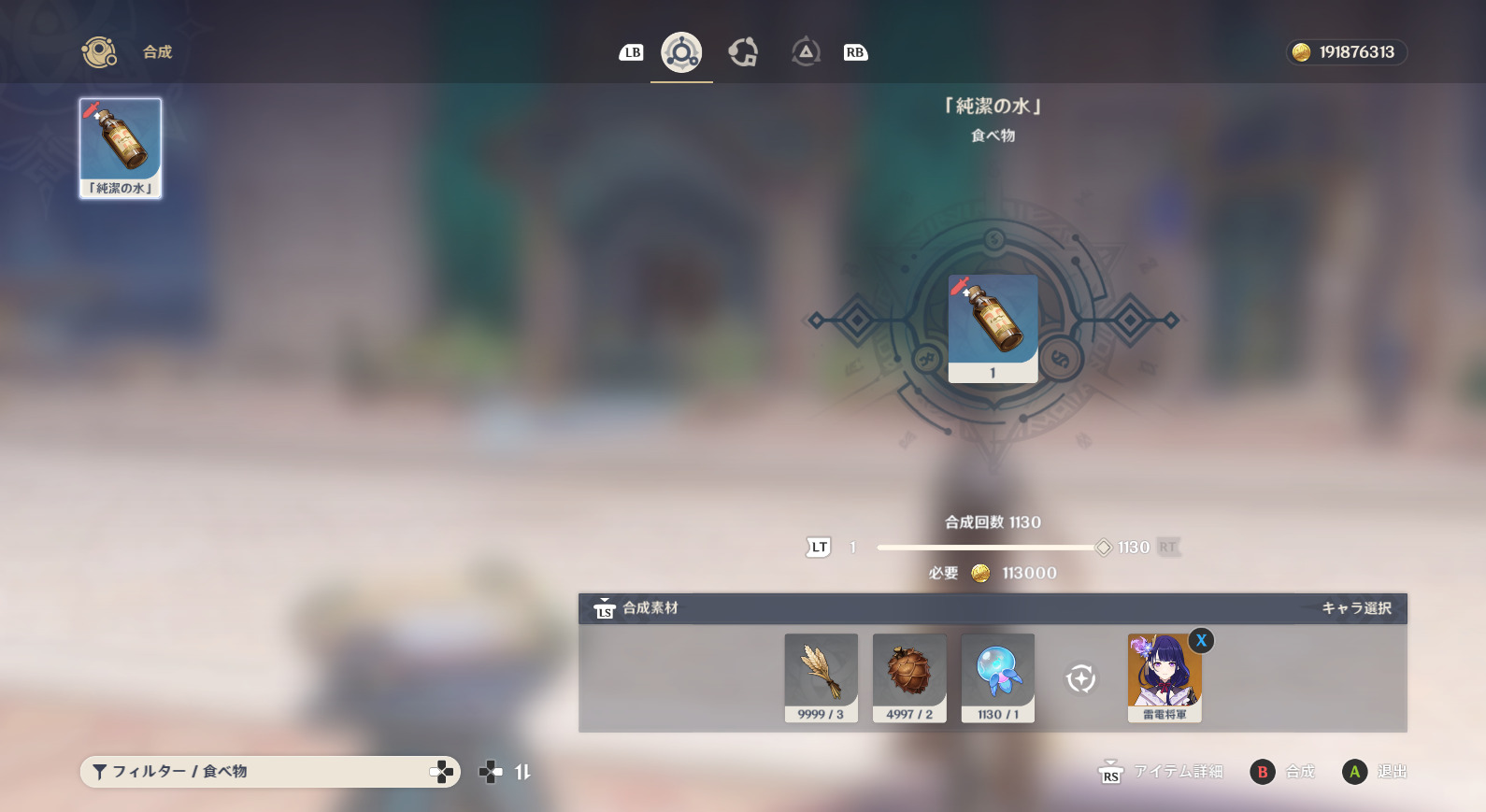
Task: Switch to the crafting synthesis tab
Action: 681,52
